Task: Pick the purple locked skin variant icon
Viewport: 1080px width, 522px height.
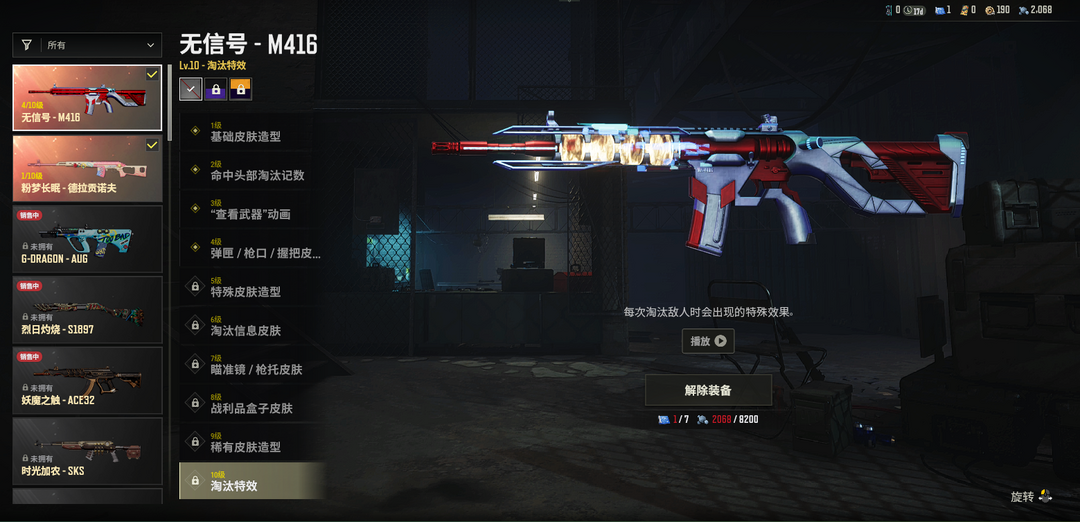Action: click(215, 90)
